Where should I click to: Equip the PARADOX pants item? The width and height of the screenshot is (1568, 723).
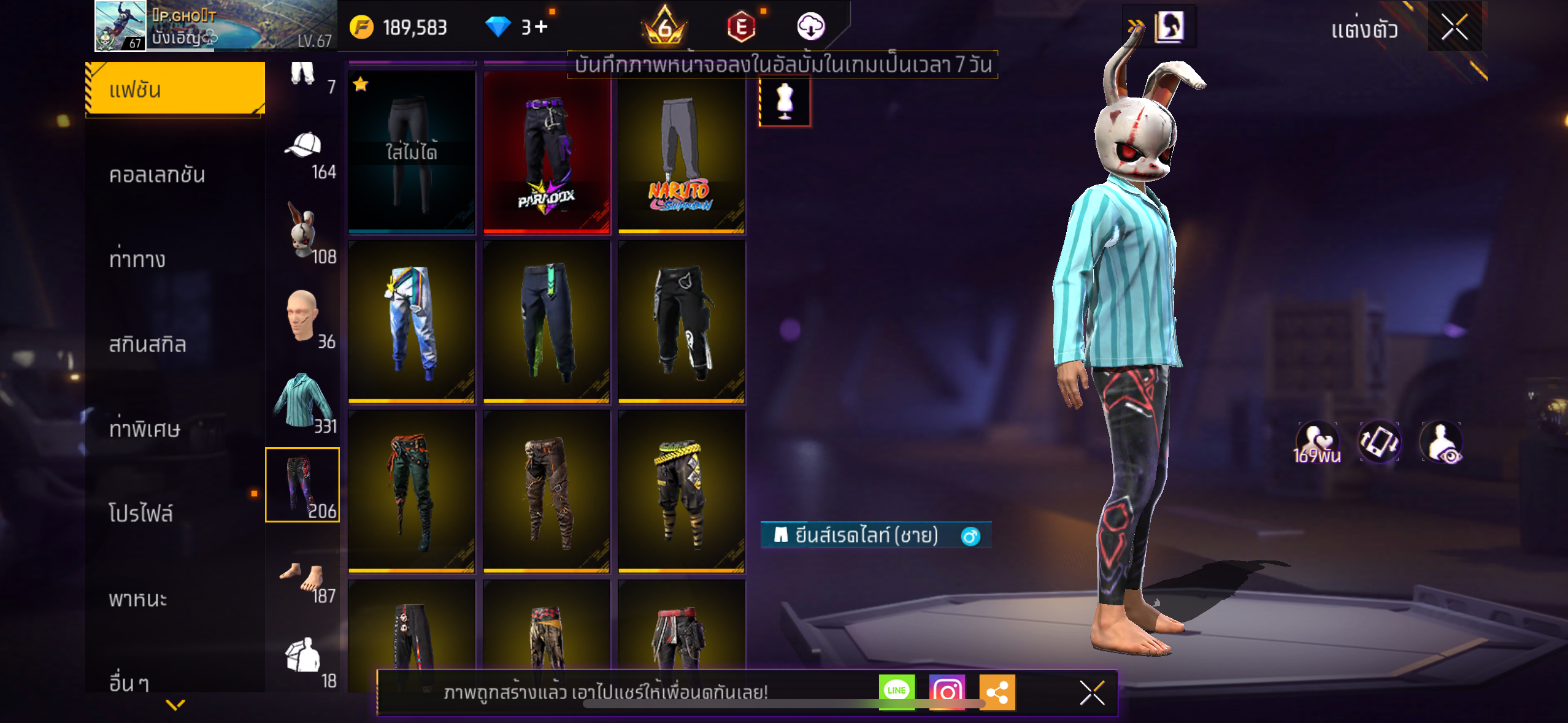tap(547, 152)
